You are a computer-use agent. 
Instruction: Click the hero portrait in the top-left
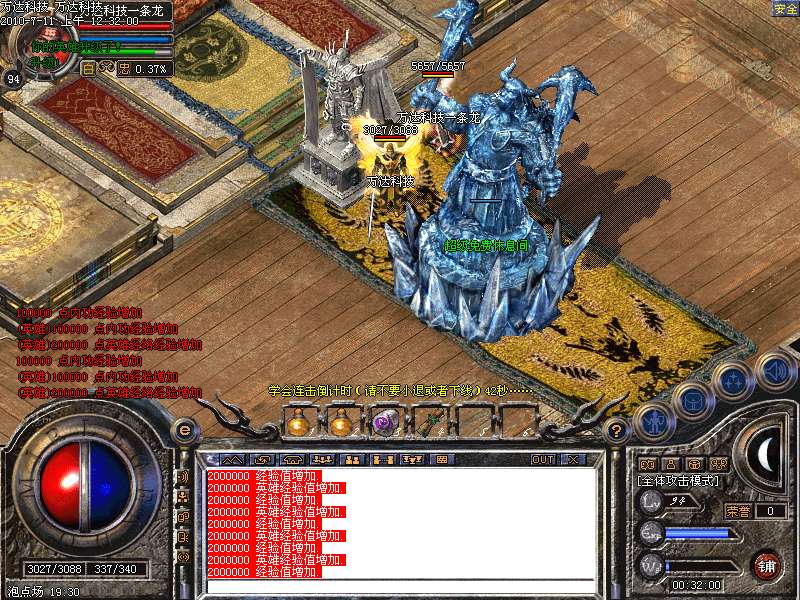(x=42, y=50)
